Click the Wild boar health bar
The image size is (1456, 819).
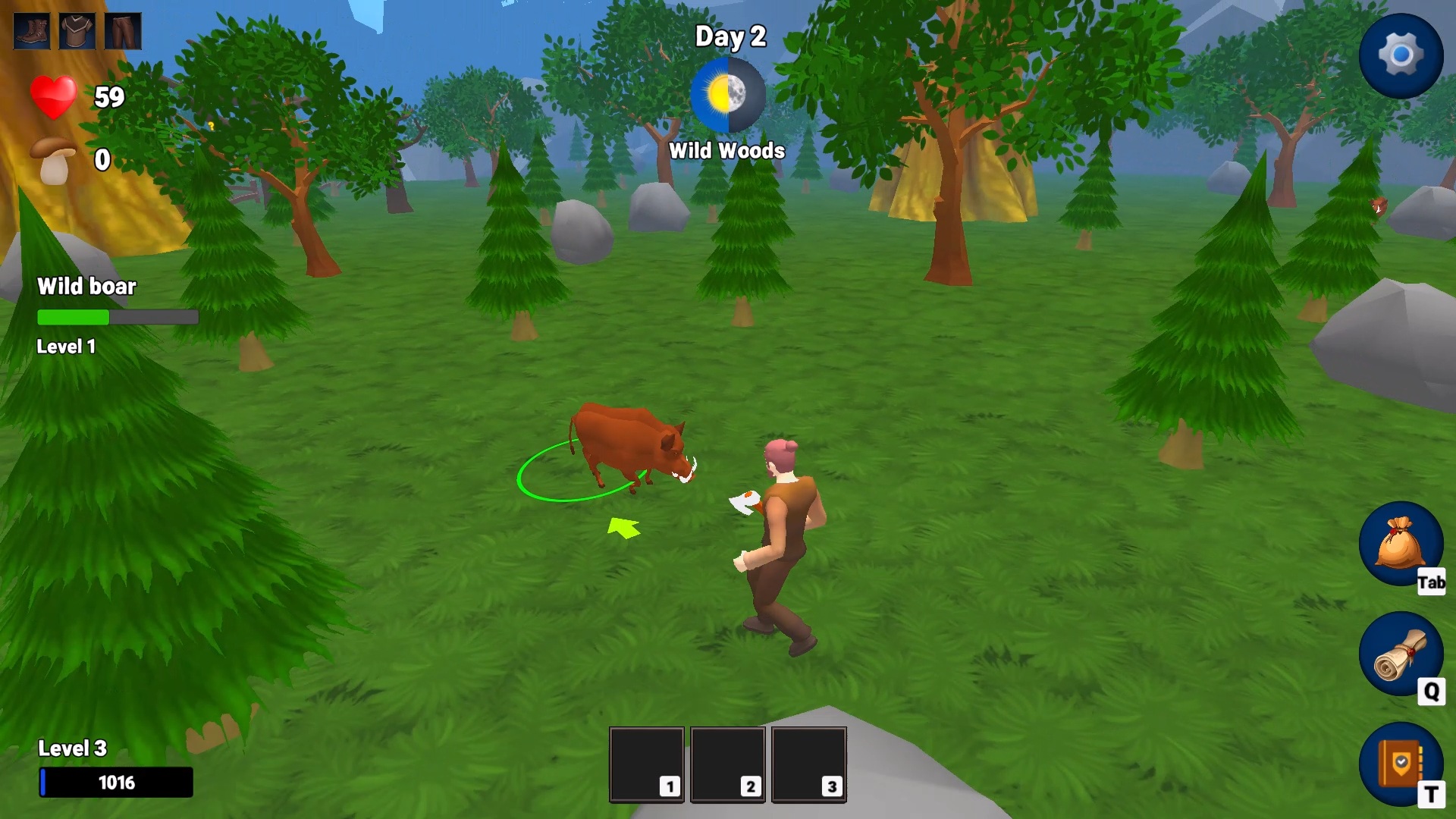tap(118, 318)
